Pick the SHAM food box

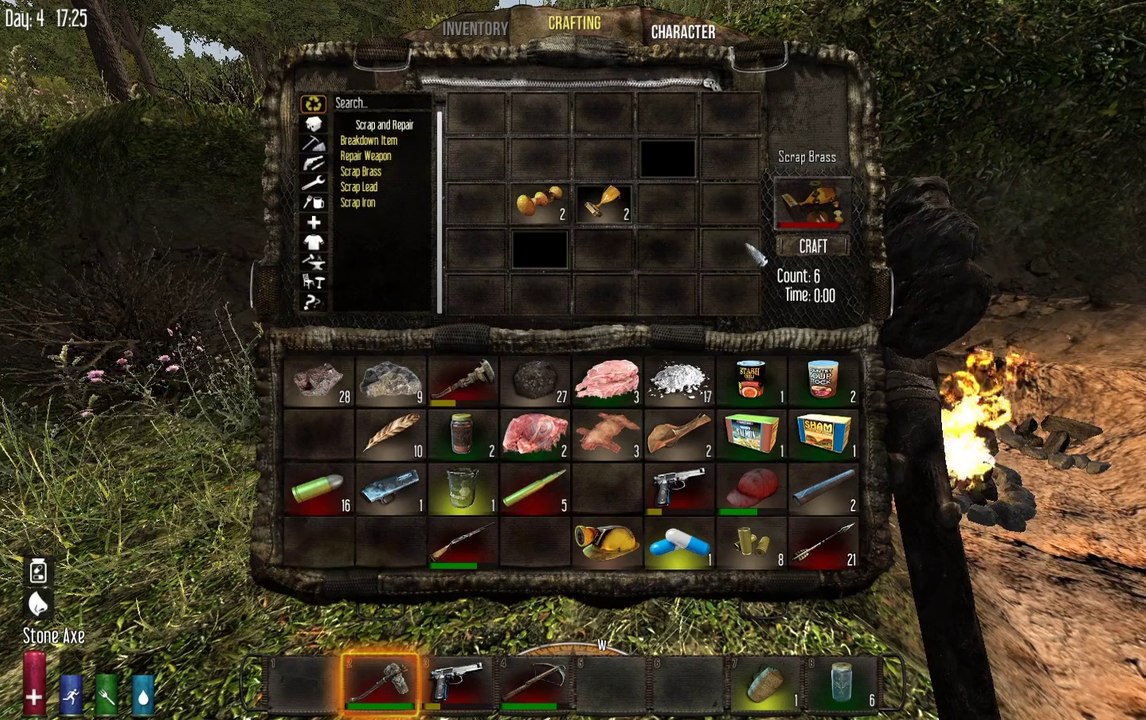[824, 434]
